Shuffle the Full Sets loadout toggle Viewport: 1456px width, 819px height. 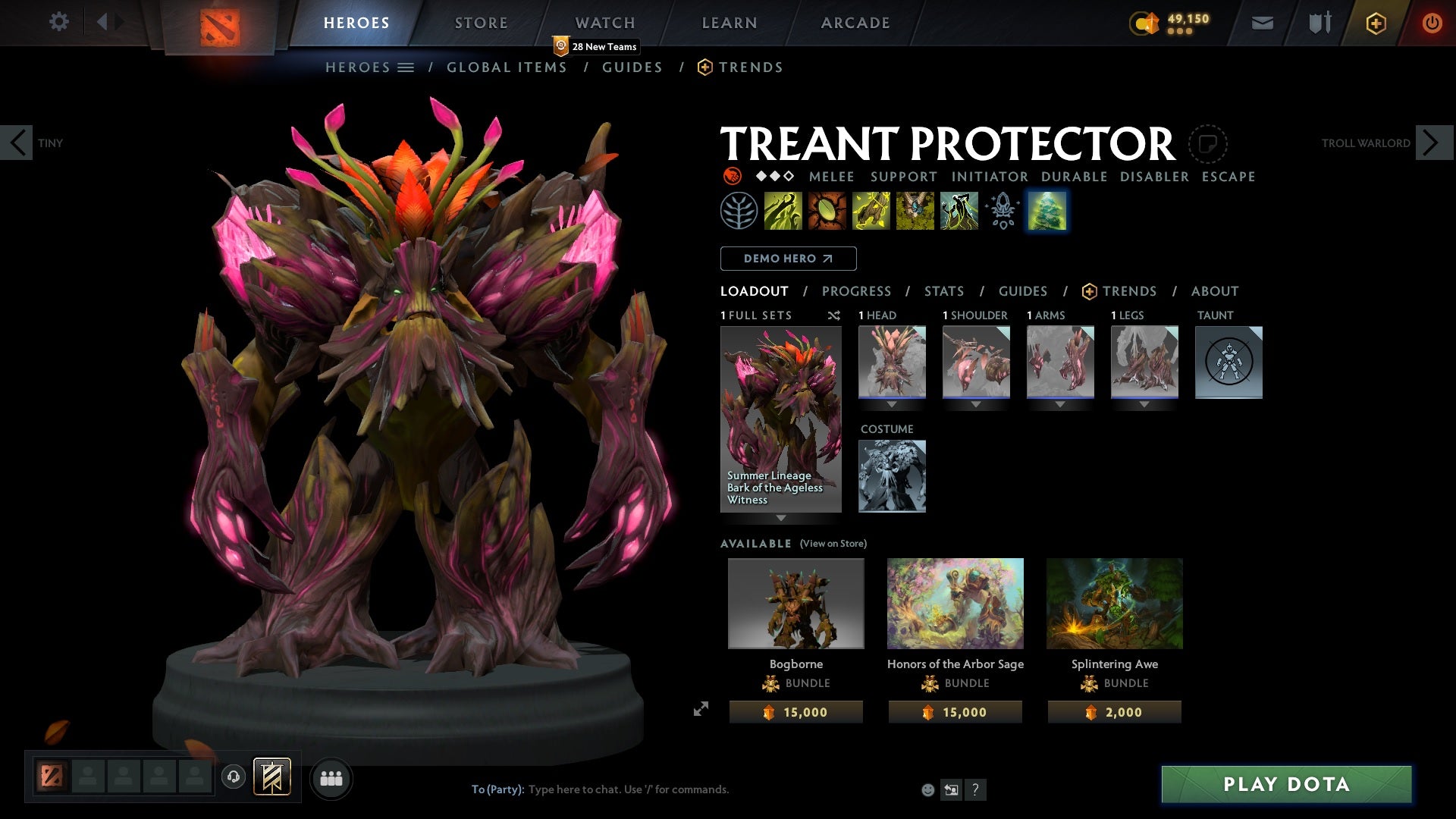pyautogui.click(x=834, y=315)
